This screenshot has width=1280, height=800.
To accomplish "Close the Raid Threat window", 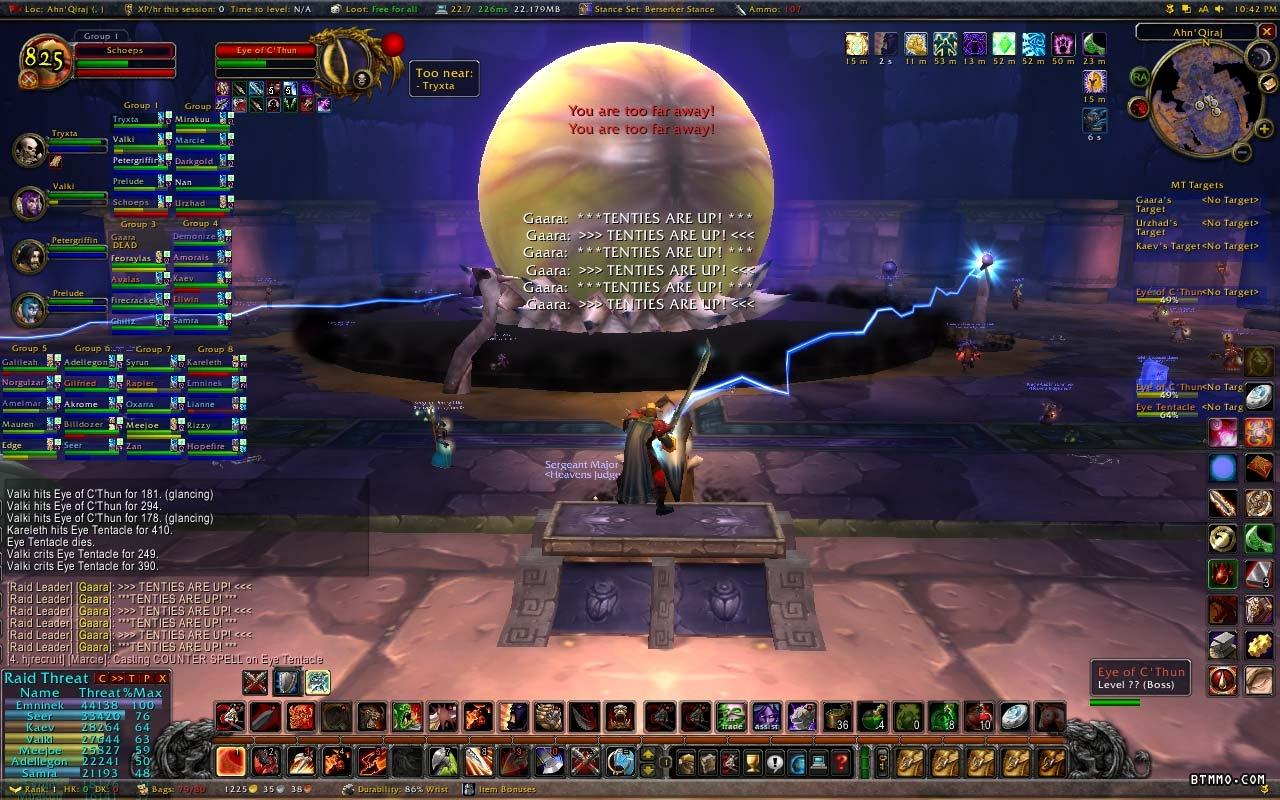I will (x=162, y=678).
